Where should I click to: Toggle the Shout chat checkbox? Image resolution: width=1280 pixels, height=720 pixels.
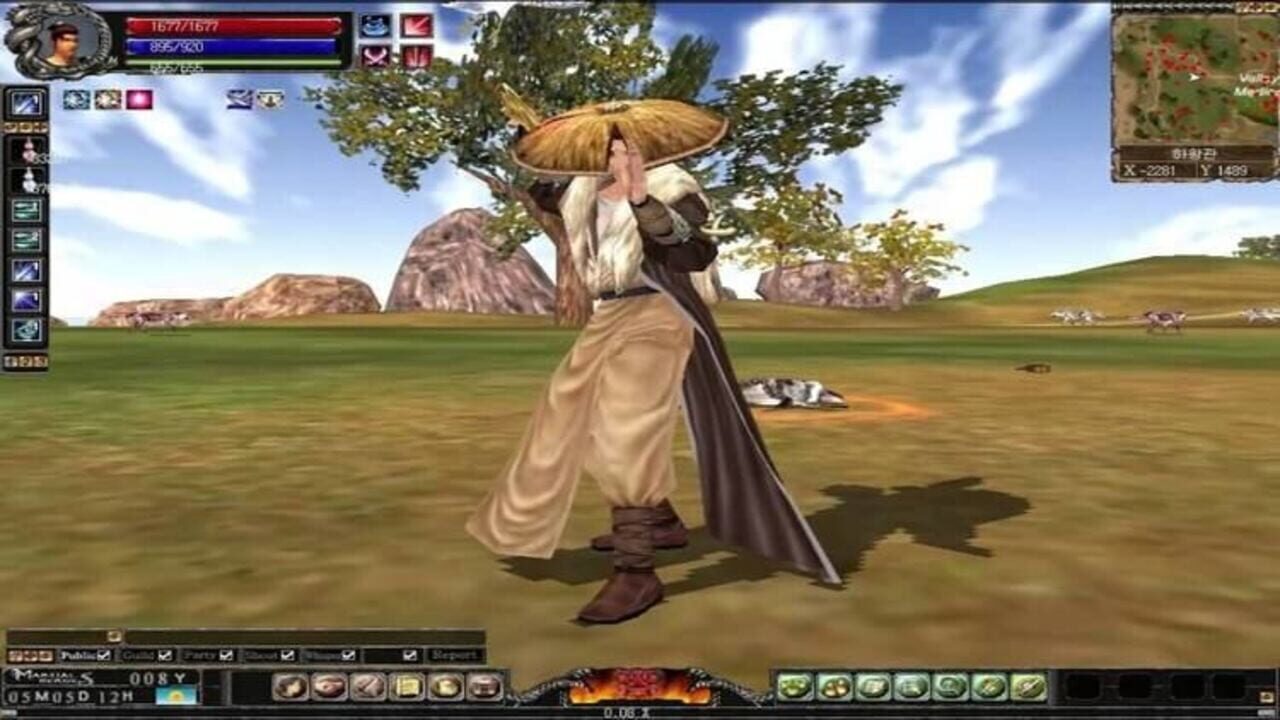[287, 655]
